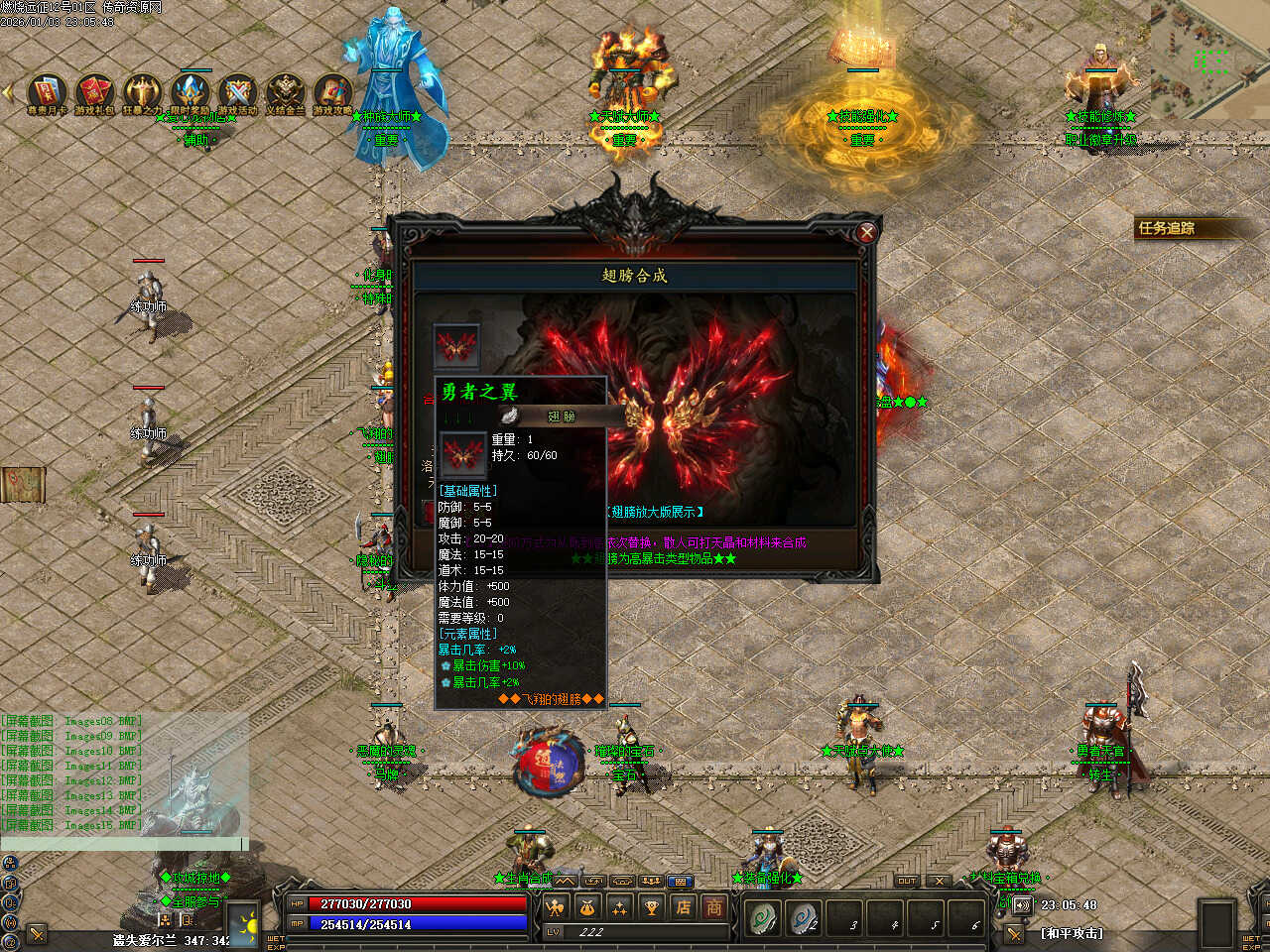Open the 商 mall button
Screen dimensions: 1270x952
(714, 906)
